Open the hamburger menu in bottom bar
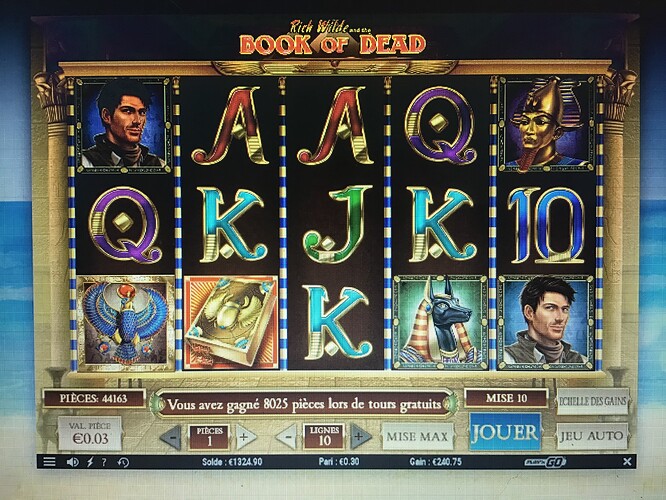Viewport: 666px width, 500px height. point(48,462)
